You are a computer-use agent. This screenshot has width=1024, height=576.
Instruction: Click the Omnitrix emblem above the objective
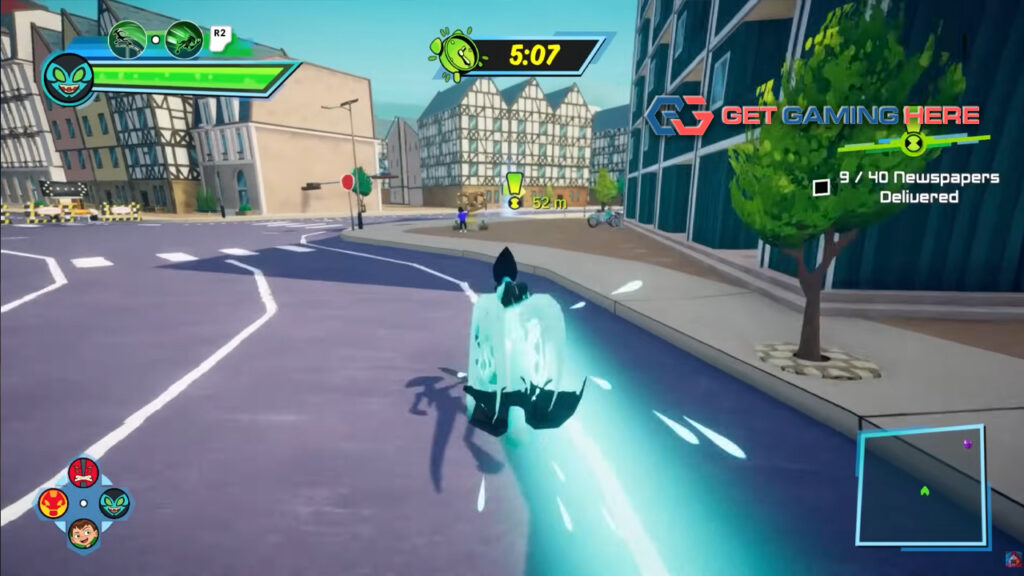point(913,143)
